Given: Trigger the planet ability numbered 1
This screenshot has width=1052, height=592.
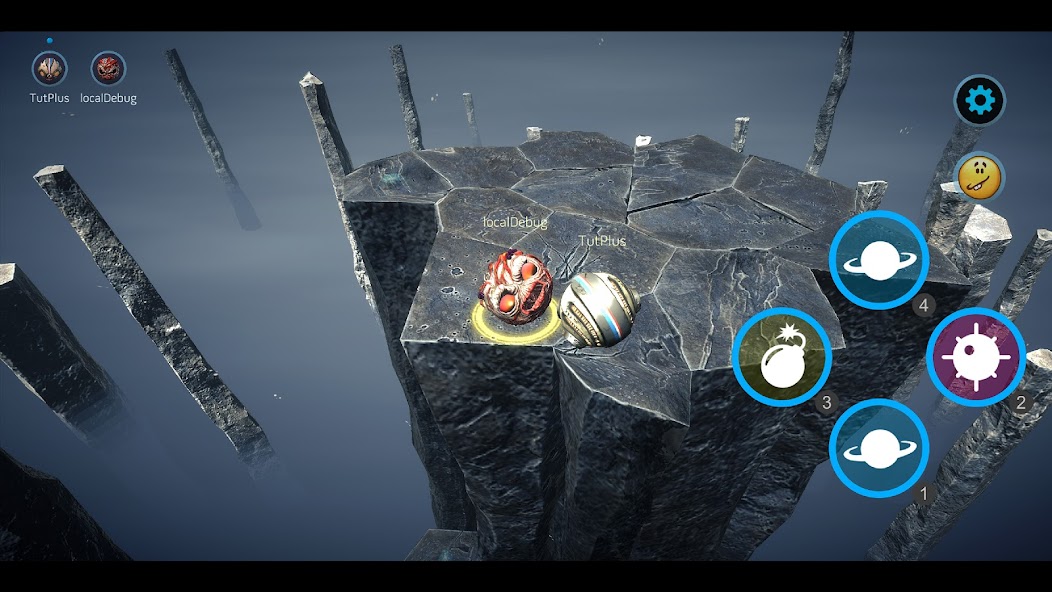Looking at the screenshot, I should (x=878, y=449).
